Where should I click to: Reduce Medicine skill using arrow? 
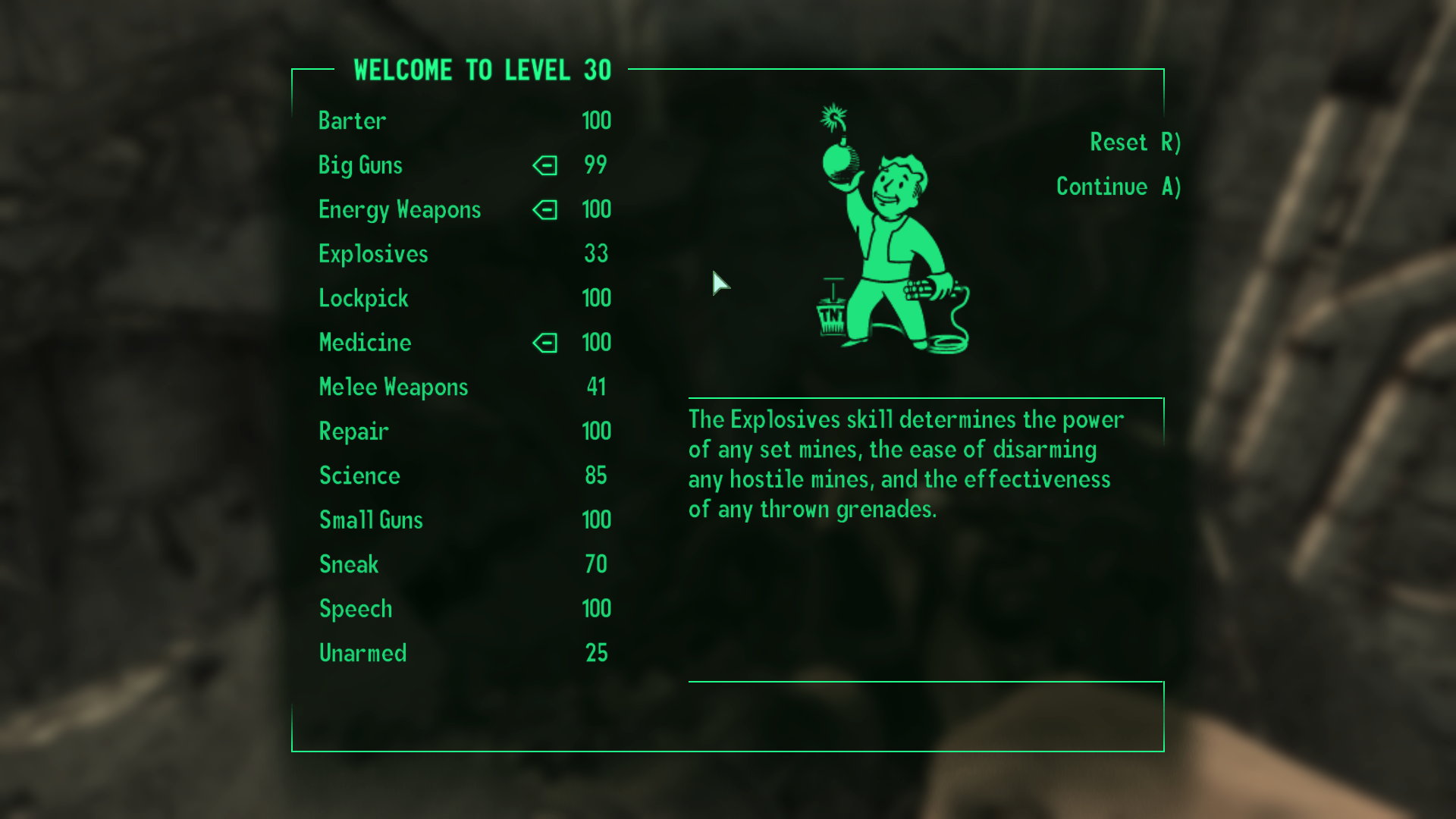[545, 343]
